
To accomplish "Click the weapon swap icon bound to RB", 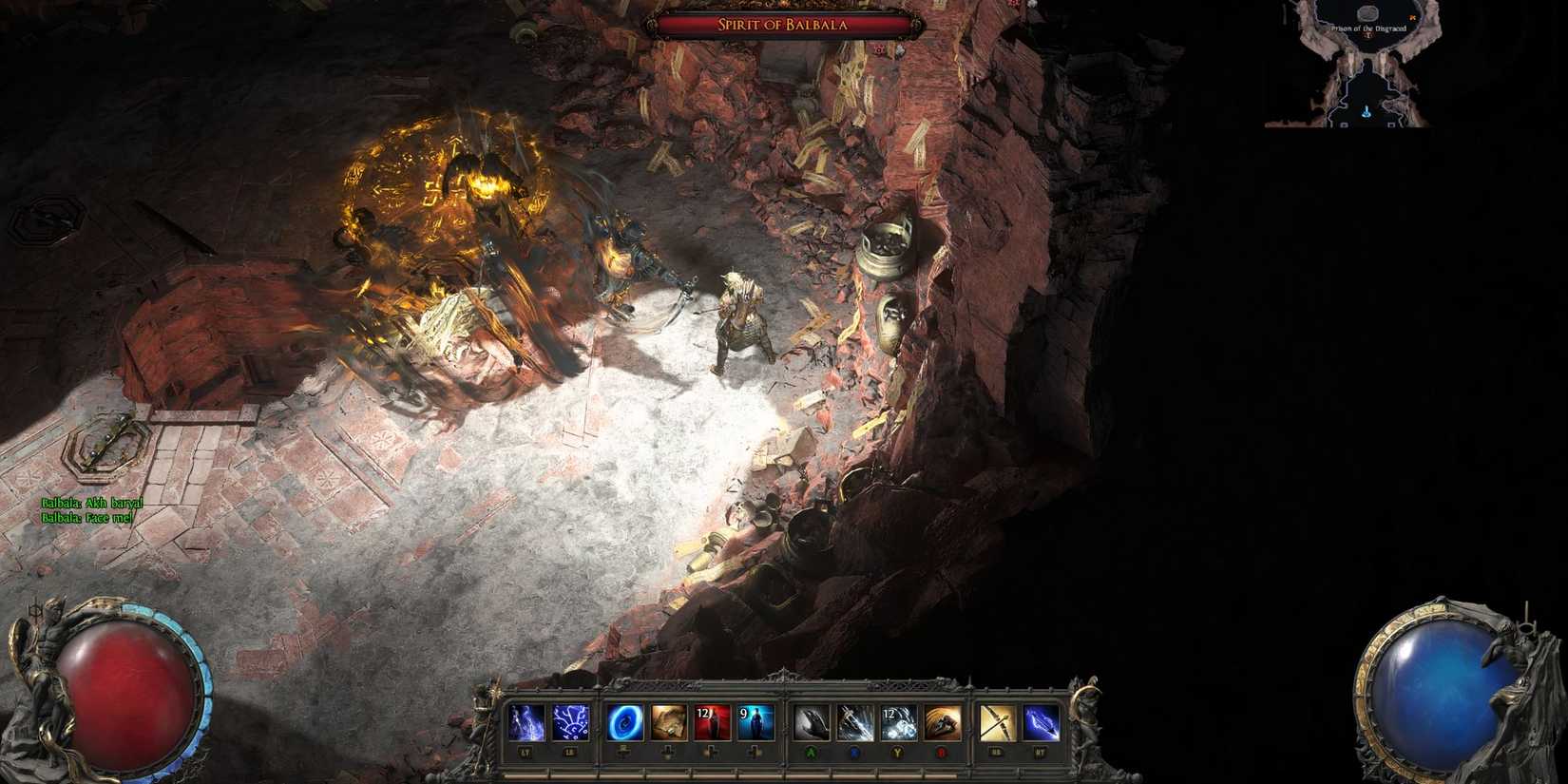I will coord(998,720).
